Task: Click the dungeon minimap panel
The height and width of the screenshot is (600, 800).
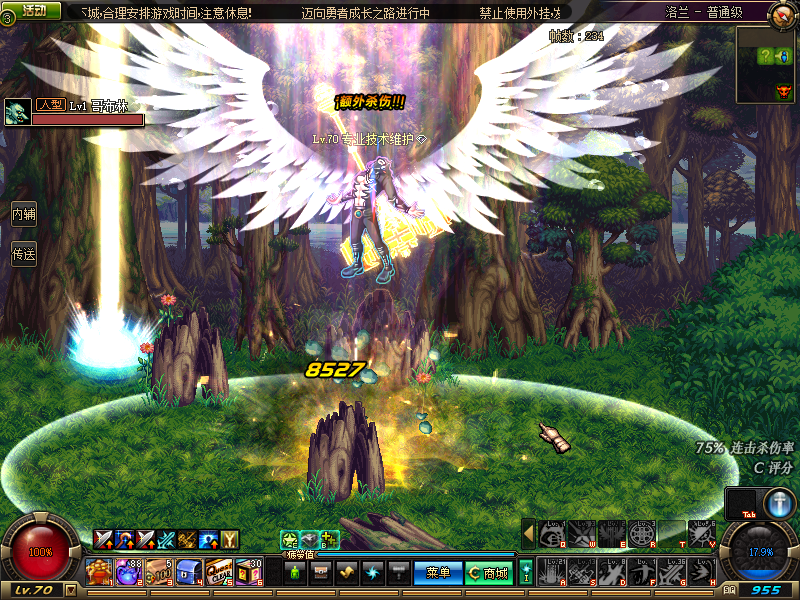Action: (767, 65)
